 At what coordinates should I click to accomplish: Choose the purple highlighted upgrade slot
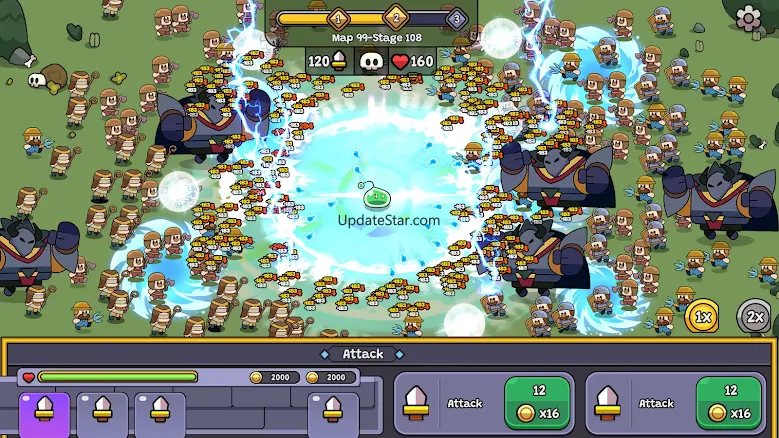click(x=44, y=413)
